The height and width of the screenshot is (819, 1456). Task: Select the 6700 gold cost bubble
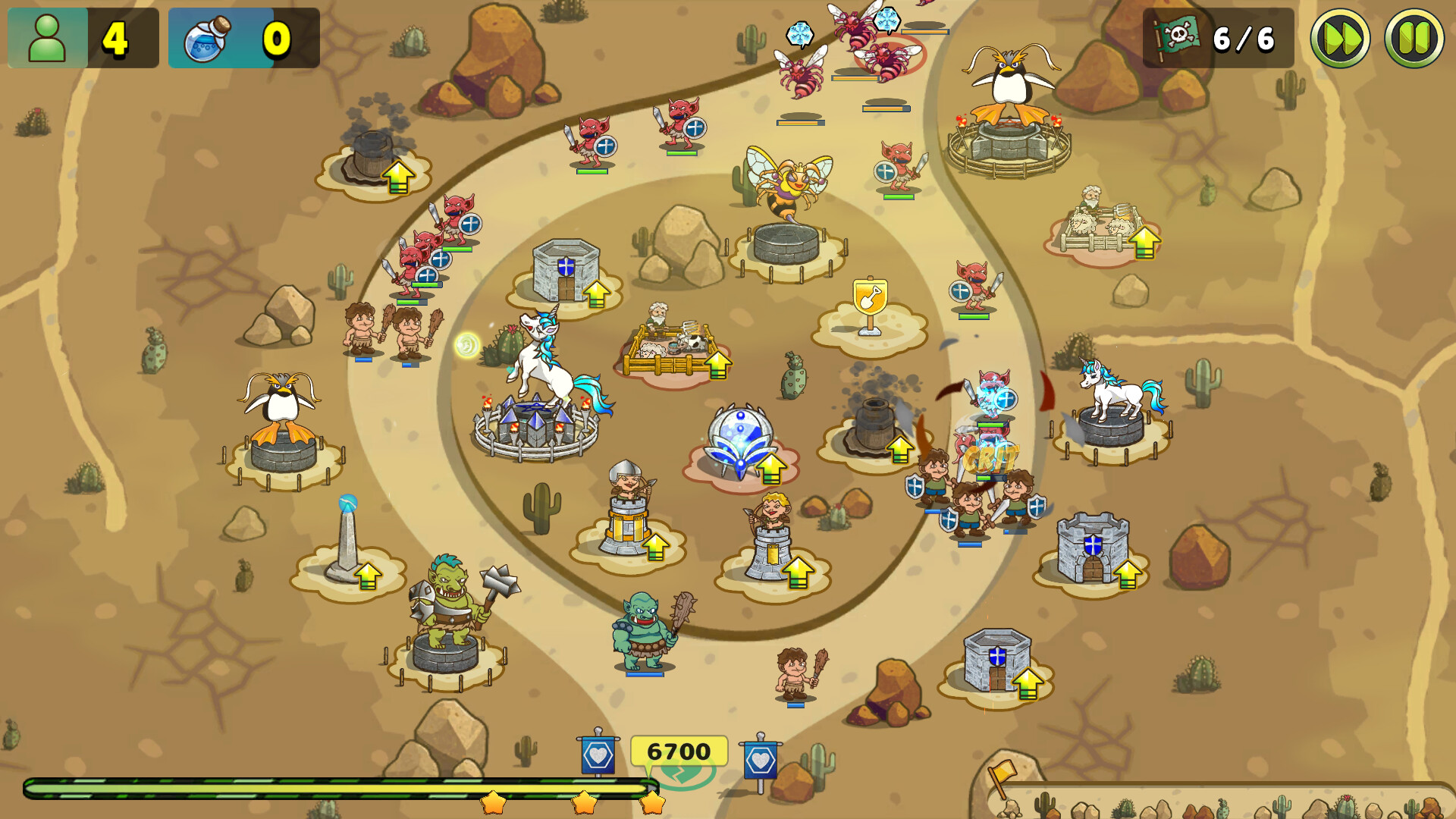[680, 751]
